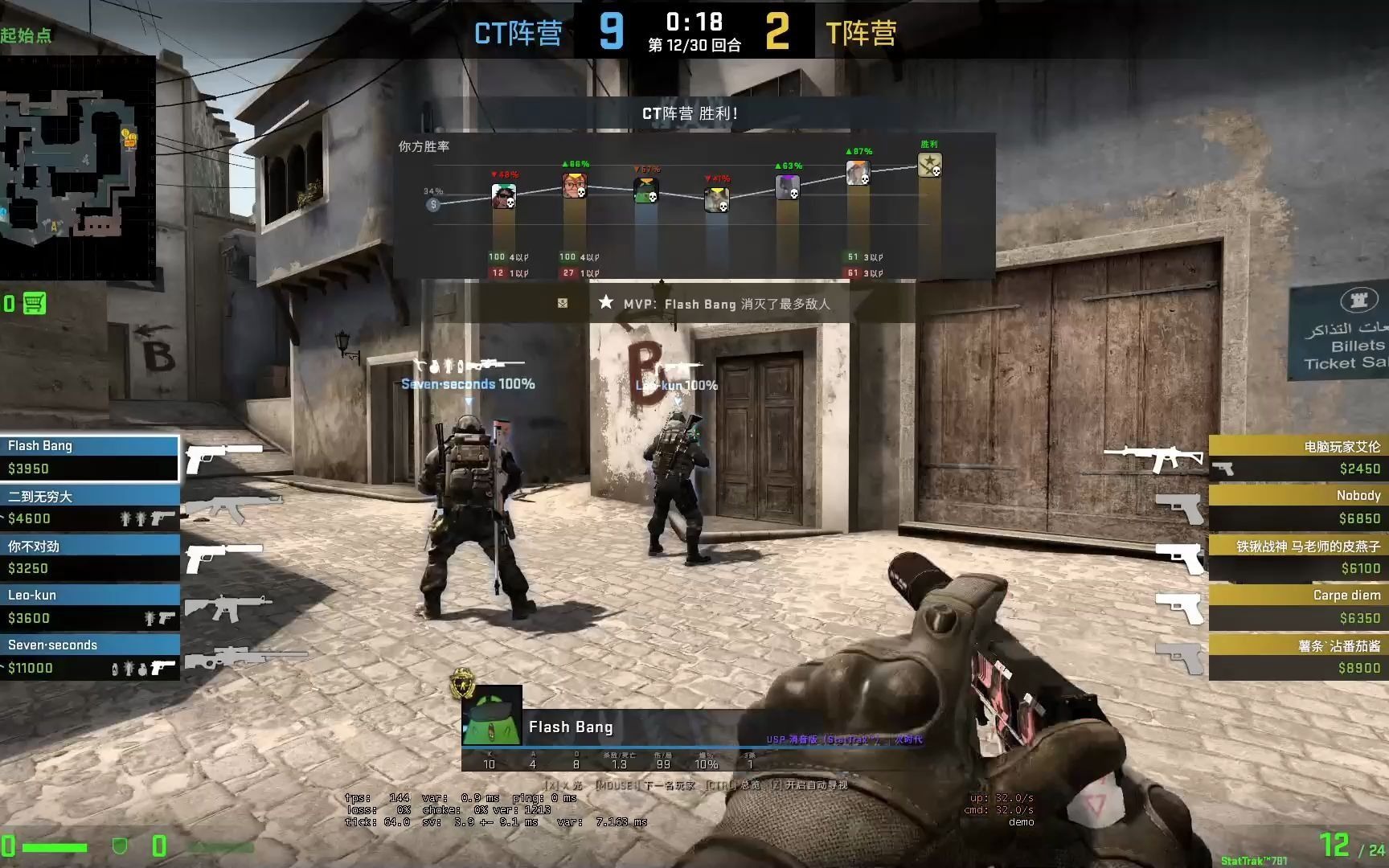
Task: Switch to the T阵营 team panel
Action: 862,32
